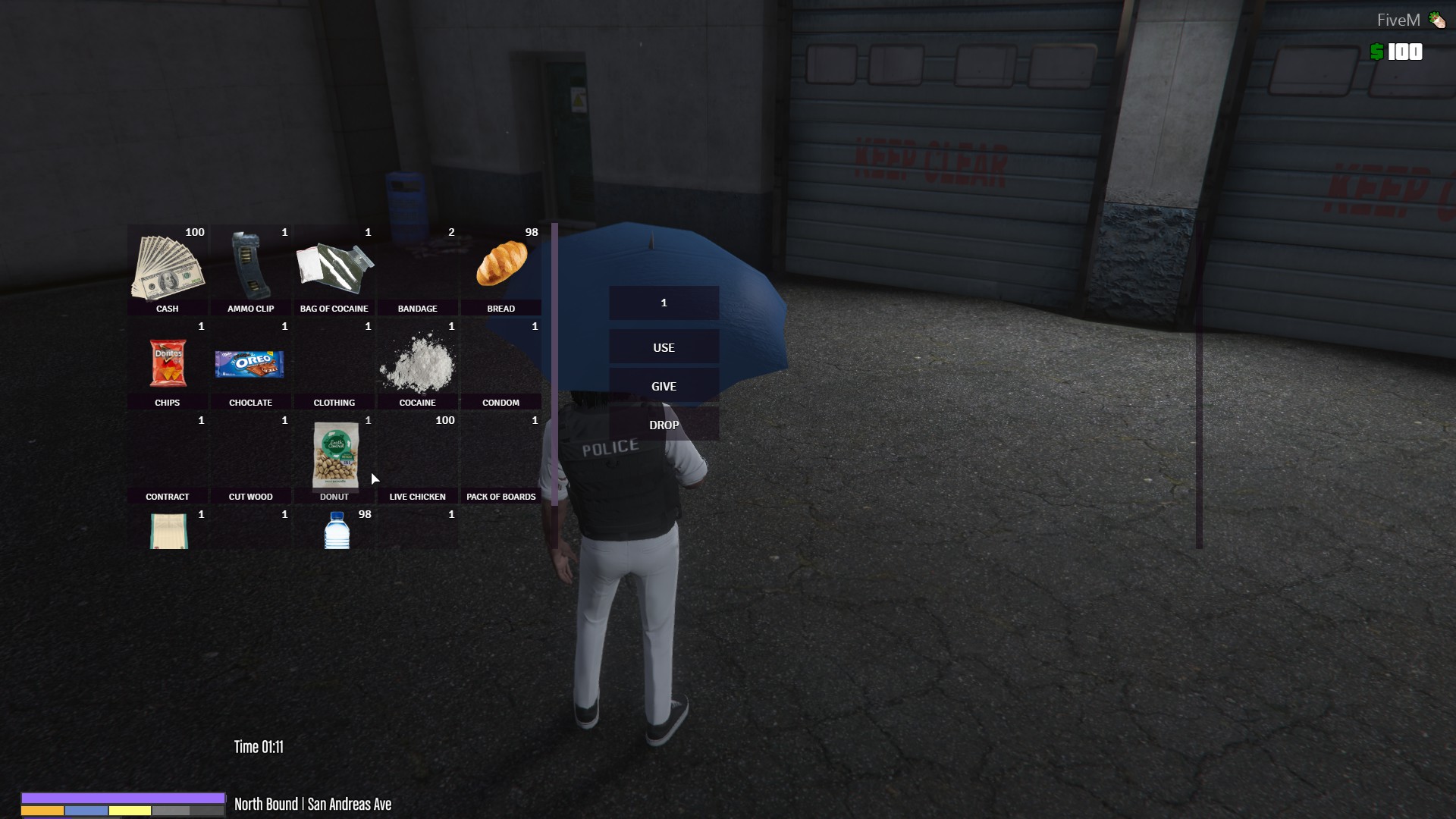The width and height of the screenshot is (1456, 819).
Task: Select the bag of cocaine item
Action: click(334, 265)
